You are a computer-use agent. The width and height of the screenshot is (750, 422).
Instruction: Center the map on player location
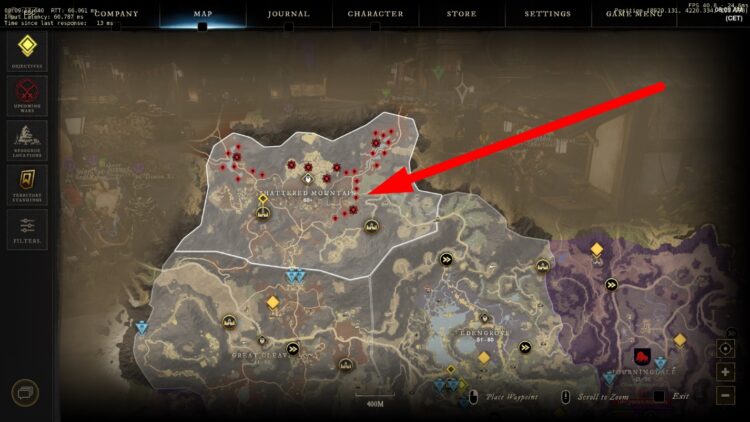pos(726,349)
